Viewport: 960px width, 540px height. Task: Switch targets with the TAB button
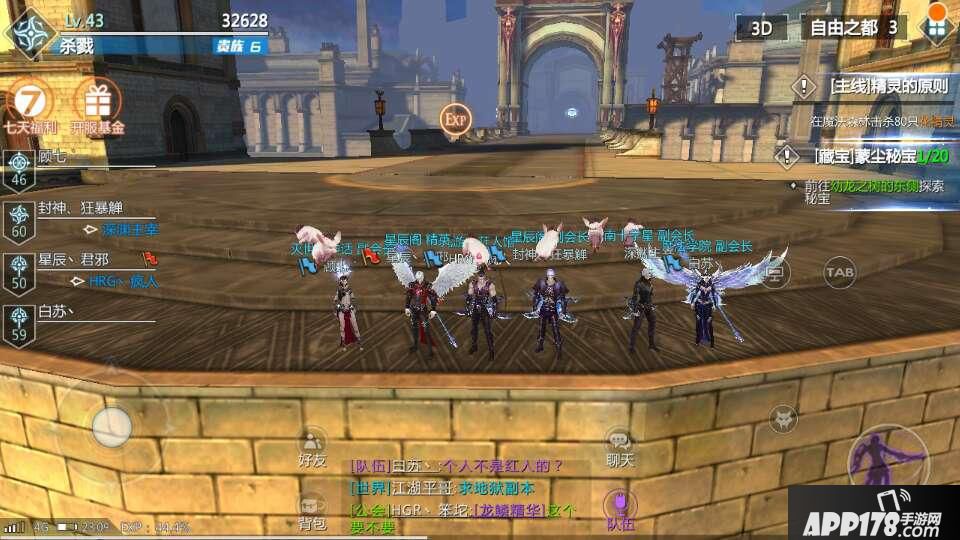click(x=839, y=271)
